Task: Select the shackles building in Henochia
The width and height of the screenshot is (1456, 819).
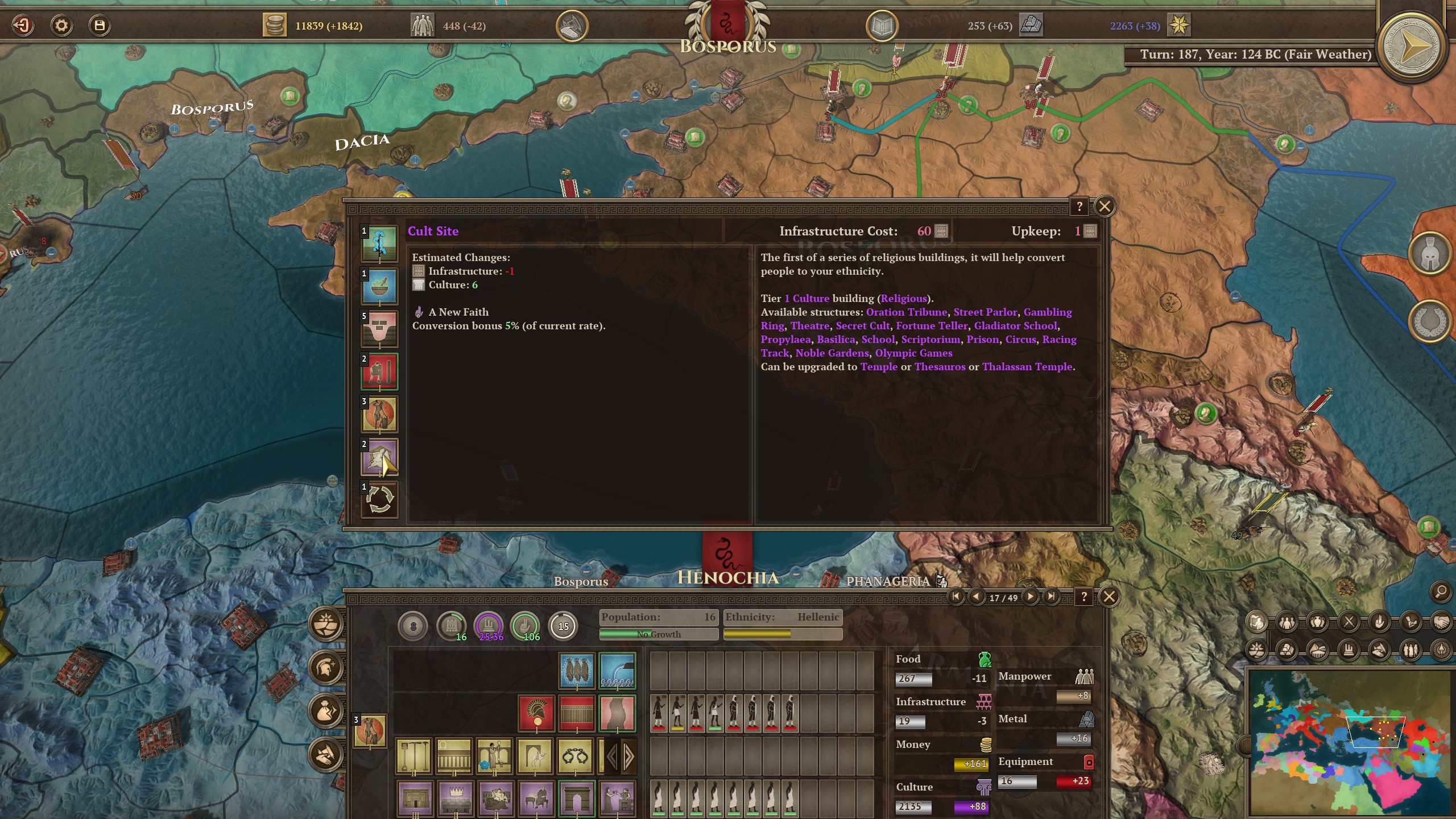Action: pos(574,756)
